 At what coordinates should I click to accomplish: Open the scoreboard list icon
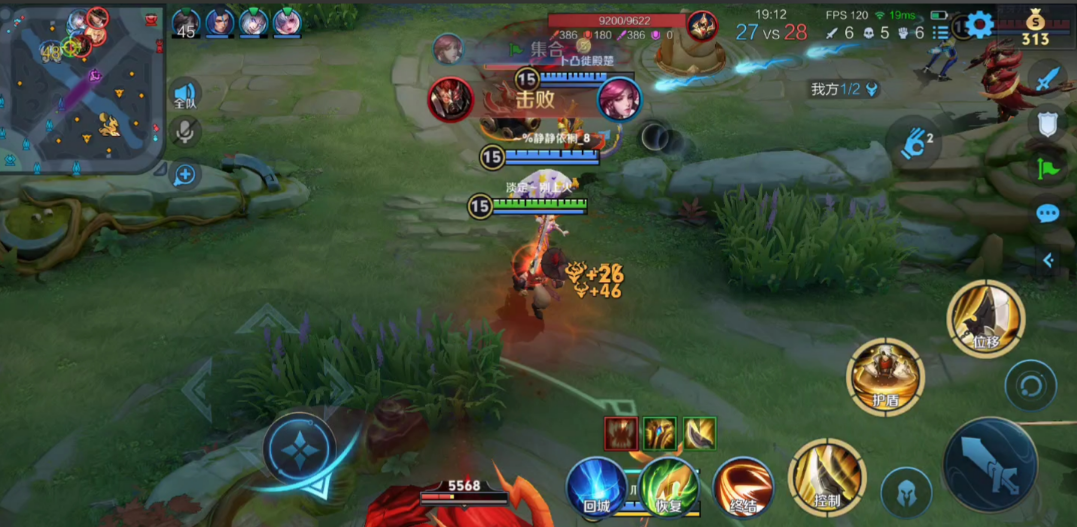941,32
